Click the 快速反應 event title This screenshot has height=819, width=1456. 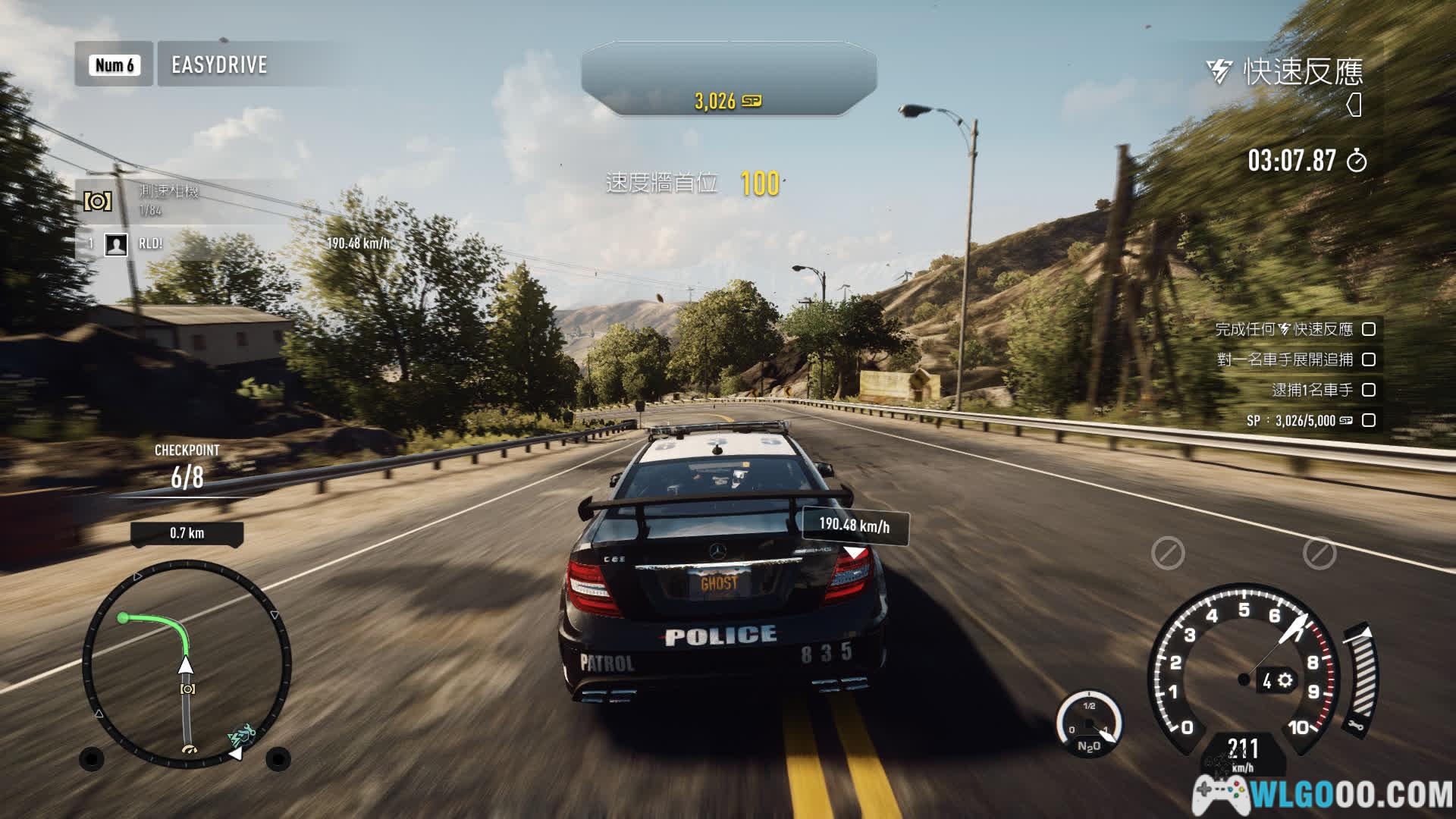1301,72
